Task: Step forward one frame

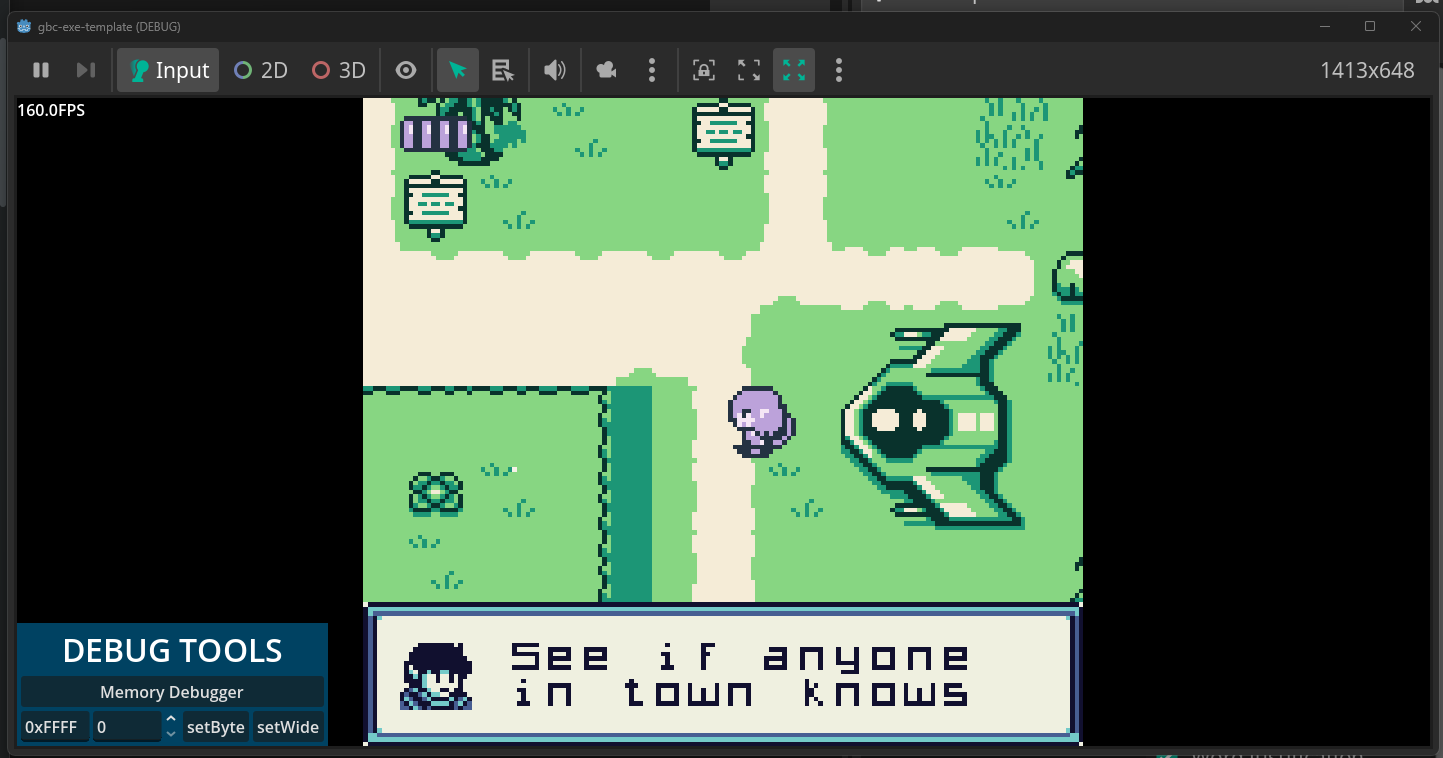Action: (x=85, y=70)
